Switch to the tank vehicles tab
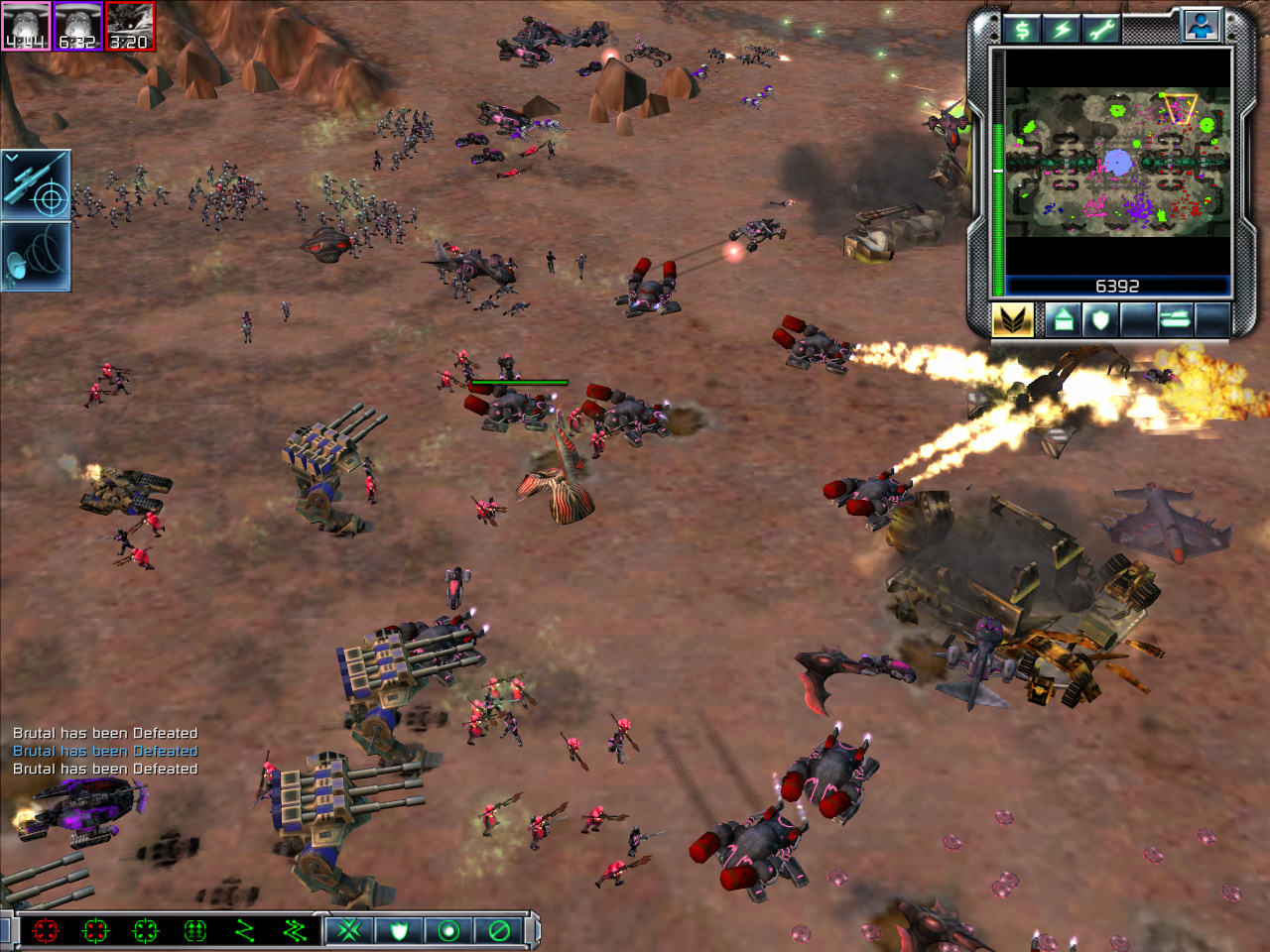This screenshot has height=952, width=1270. 1174,320
